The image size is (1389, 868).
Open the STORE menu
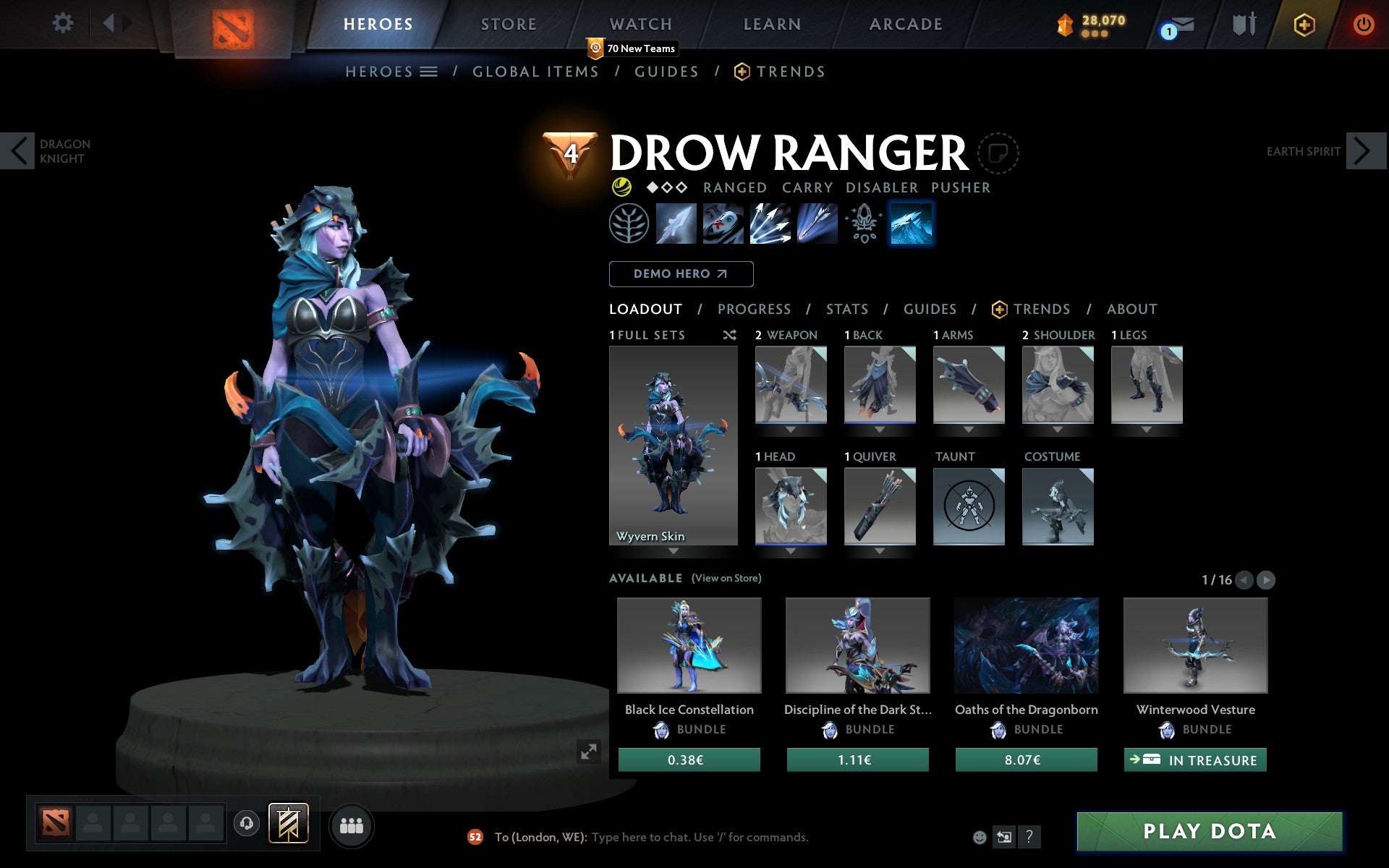508,23
